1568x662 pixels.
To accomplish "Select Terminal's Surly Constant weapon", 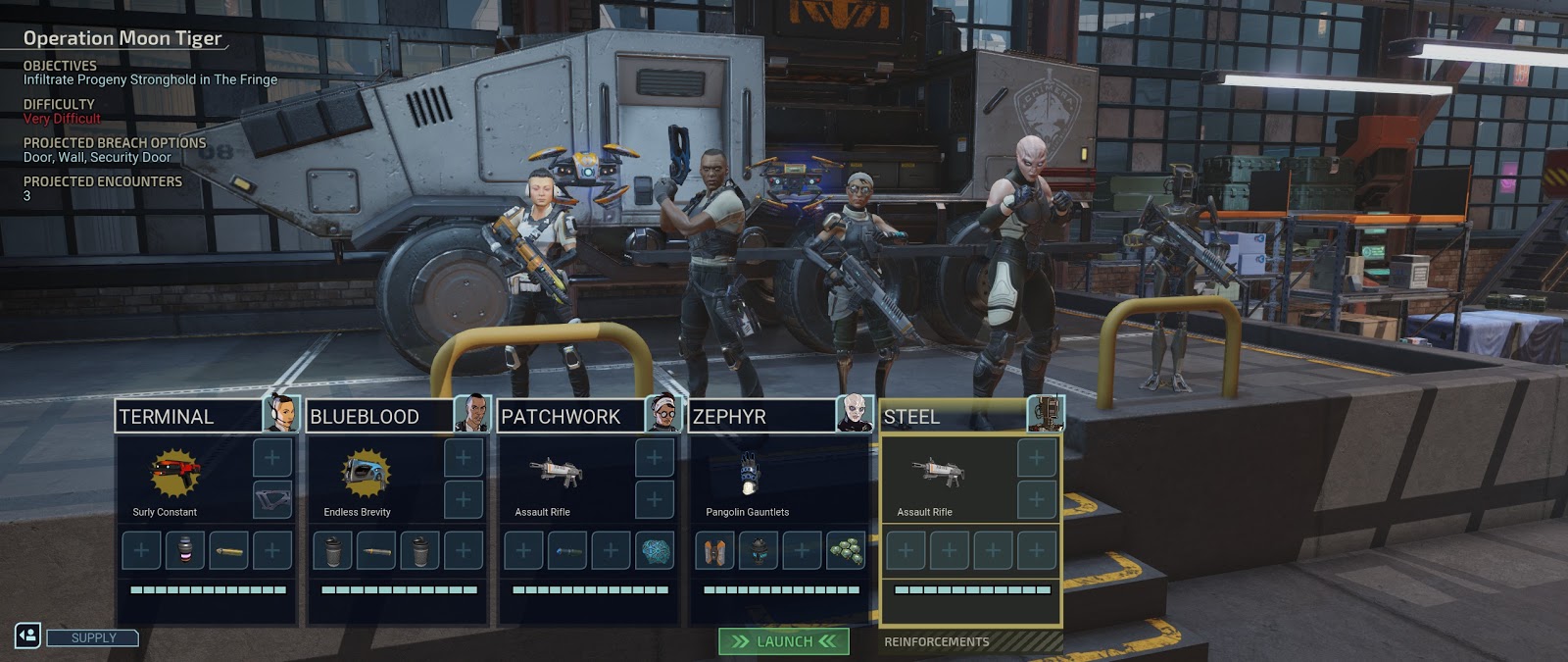I will 174,479.
